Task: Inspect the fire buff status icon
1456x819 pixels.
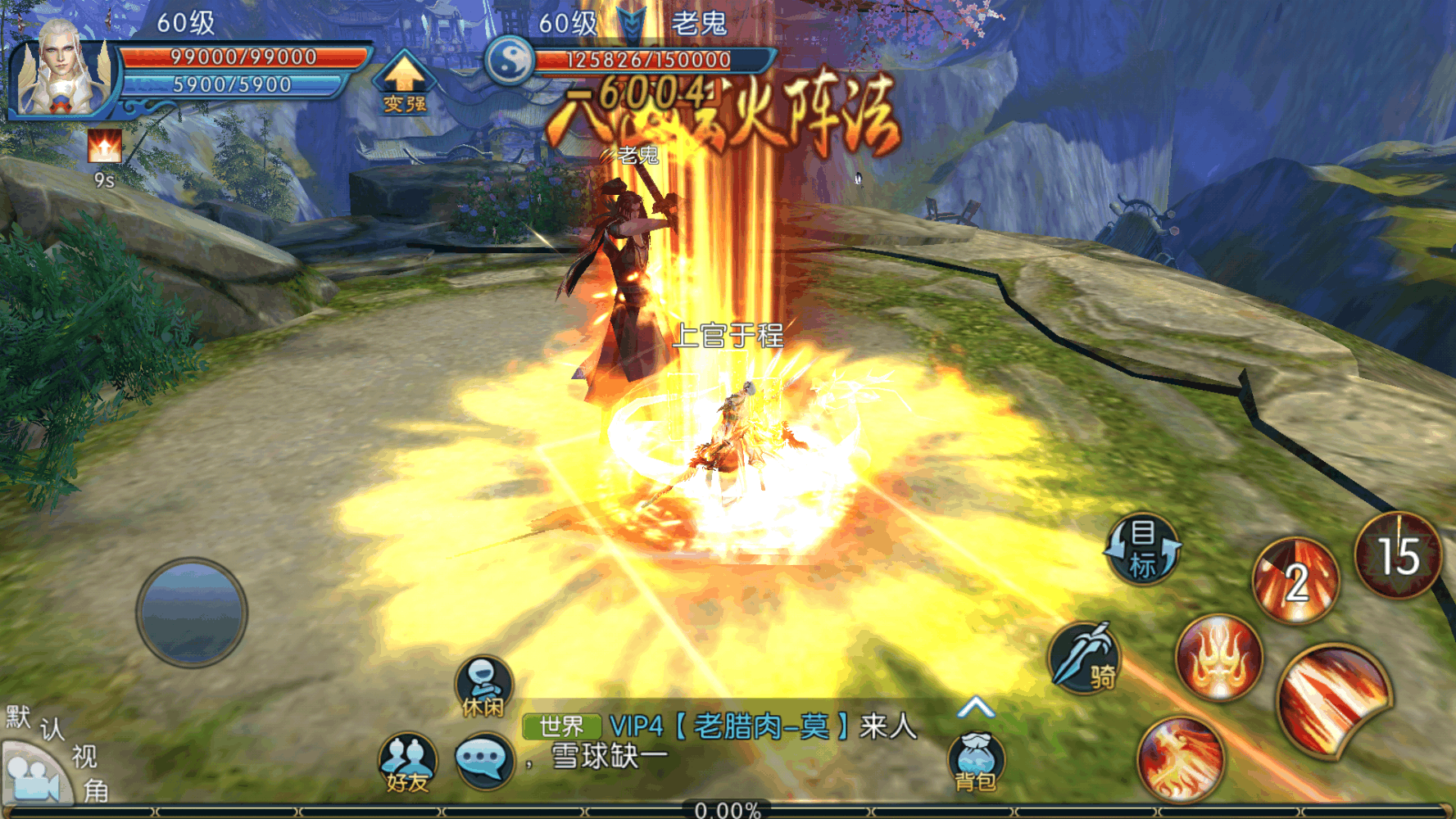Action: (x=104, y=147)
